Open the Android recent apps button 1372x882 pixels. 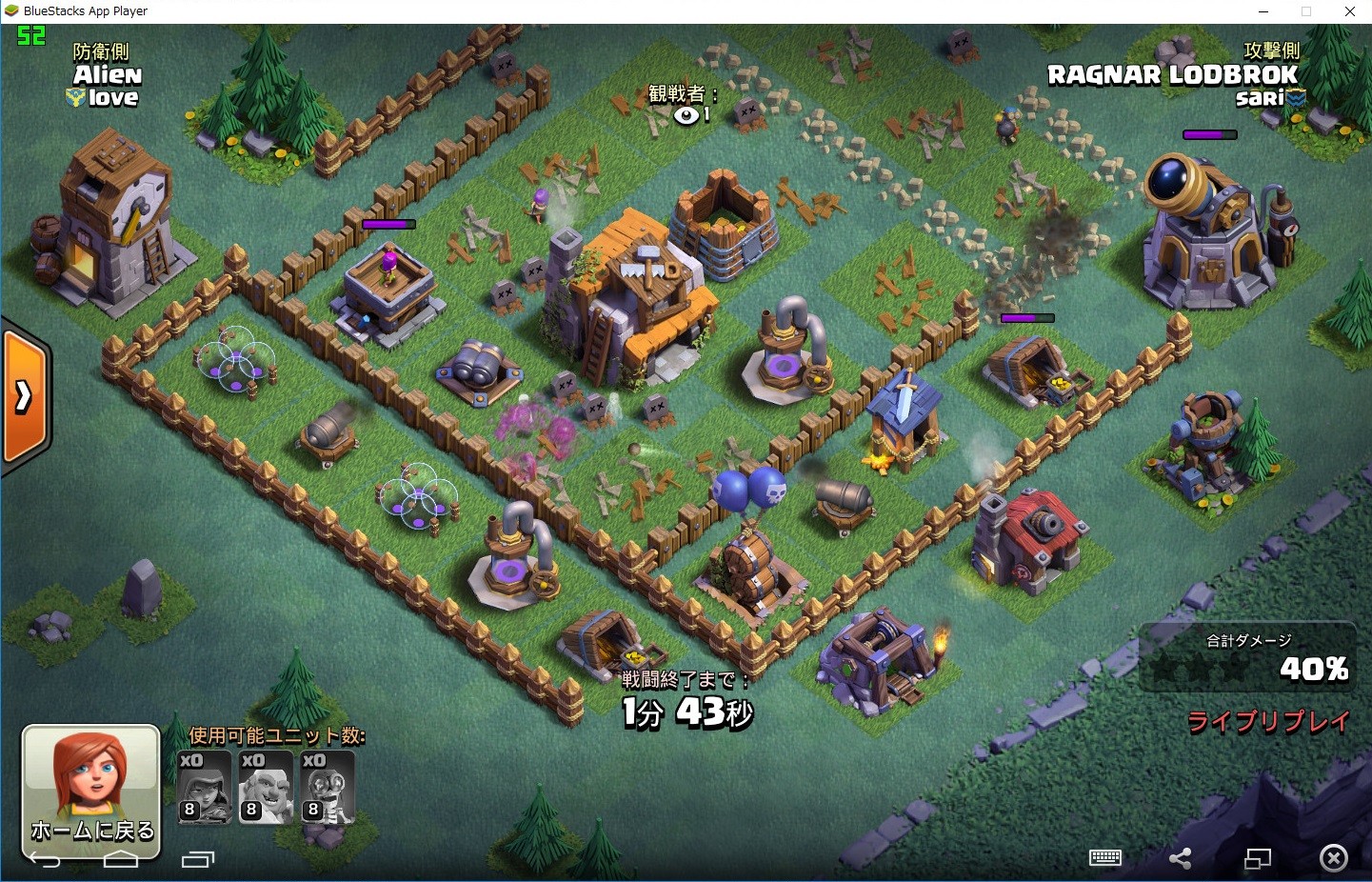pos(197,860)
